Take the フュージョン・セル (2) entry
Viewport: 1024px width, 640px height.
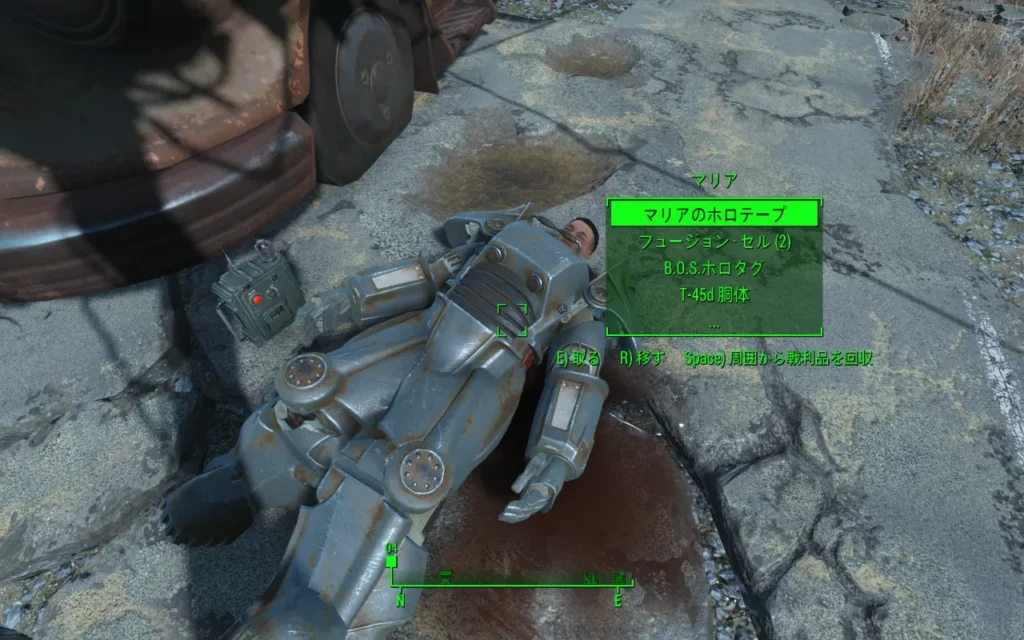(x=714, y=242)
